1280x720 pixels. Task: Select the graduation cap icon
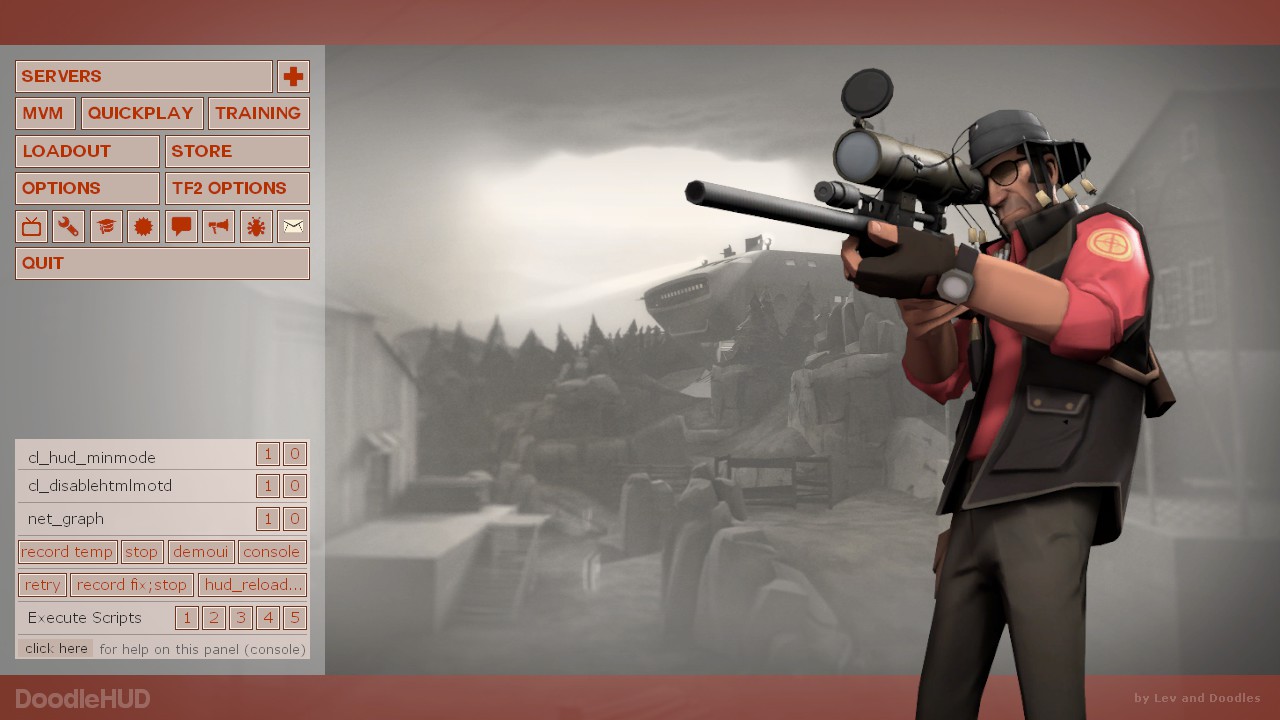pos(106,227)
